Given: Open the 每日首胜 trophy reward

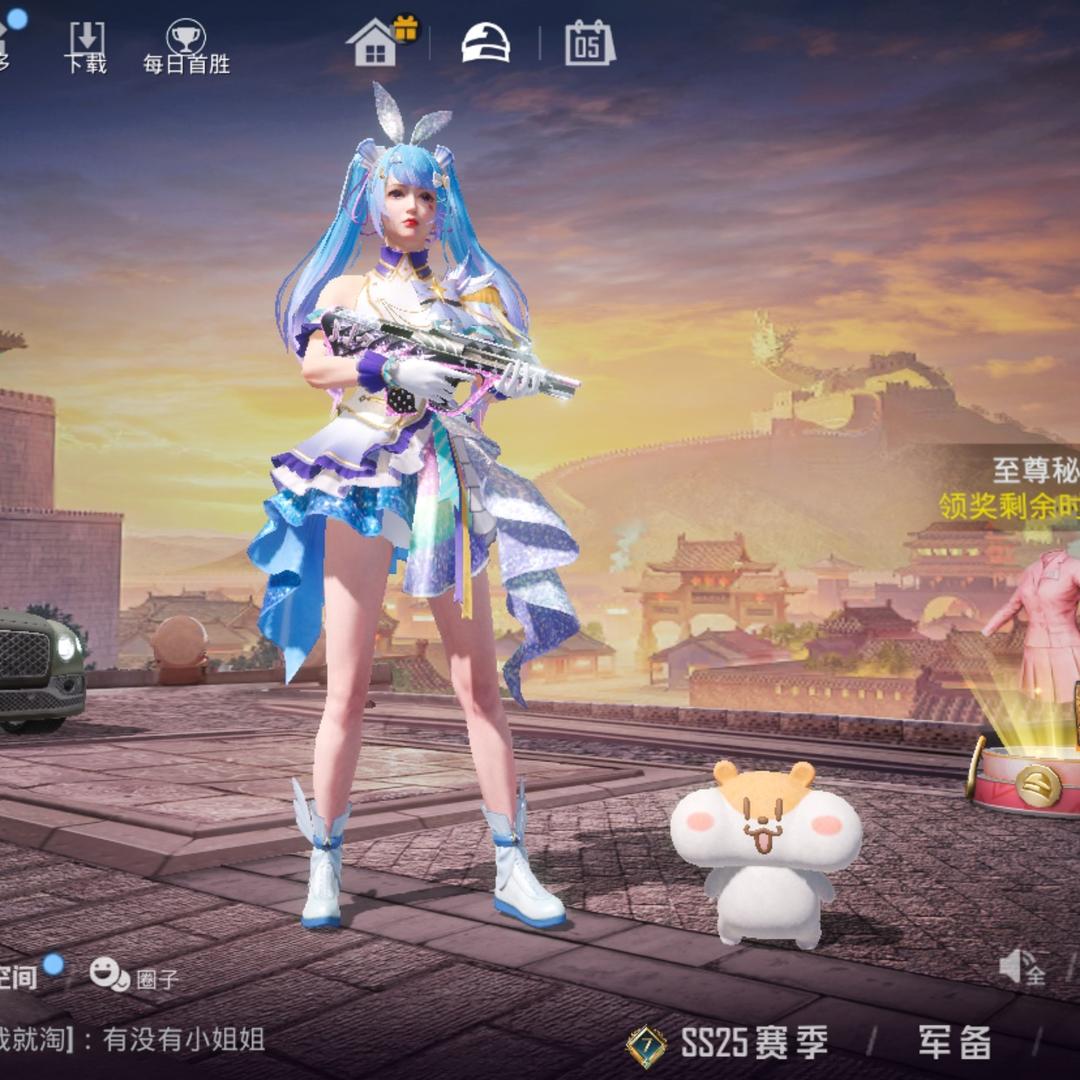Looking at the screenshot, I should pyautogui.click(x=186, y=47).
